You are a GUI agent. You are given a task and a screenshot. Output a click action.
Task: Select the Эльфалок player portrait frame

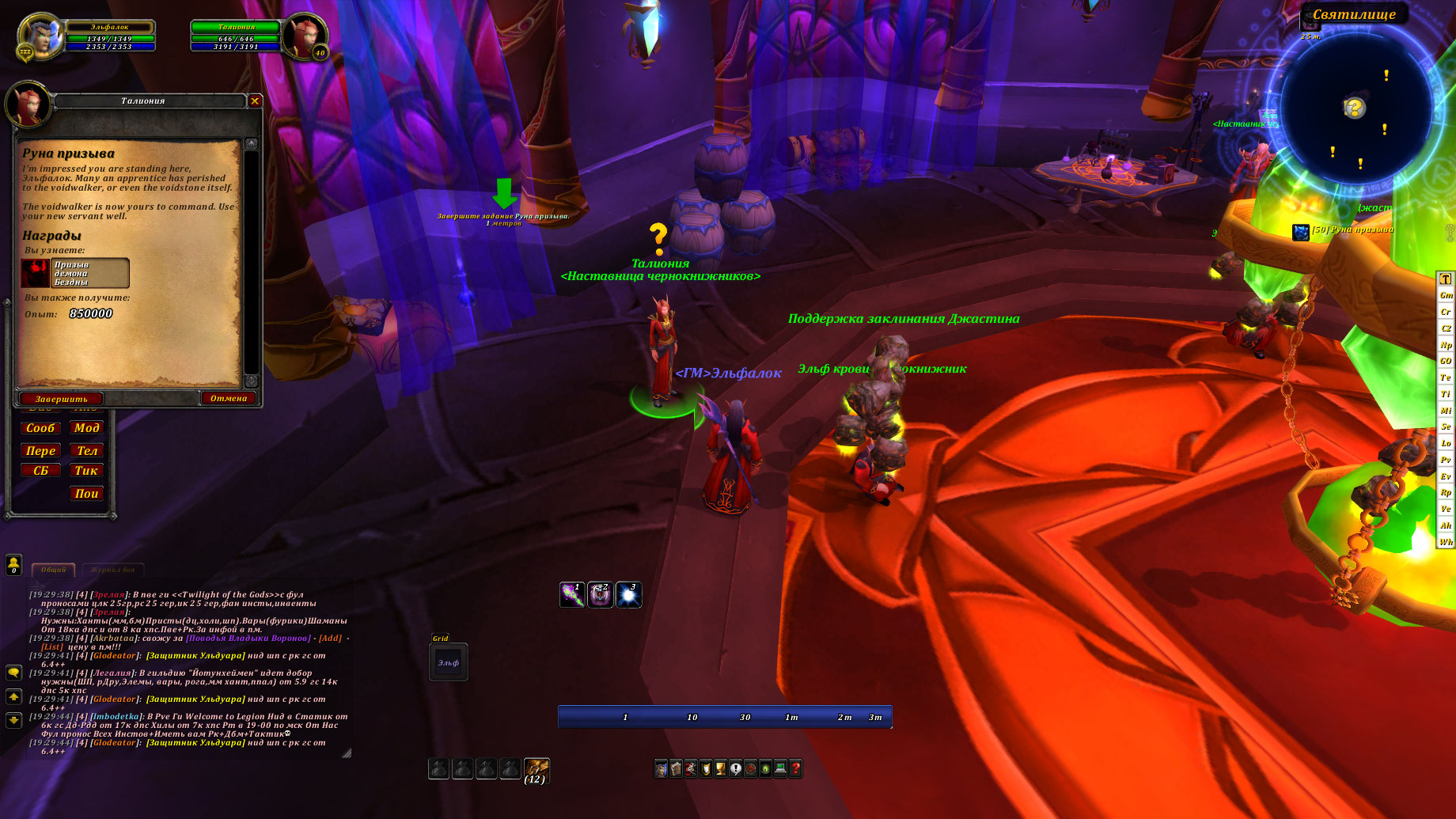[x=43, y=36]
